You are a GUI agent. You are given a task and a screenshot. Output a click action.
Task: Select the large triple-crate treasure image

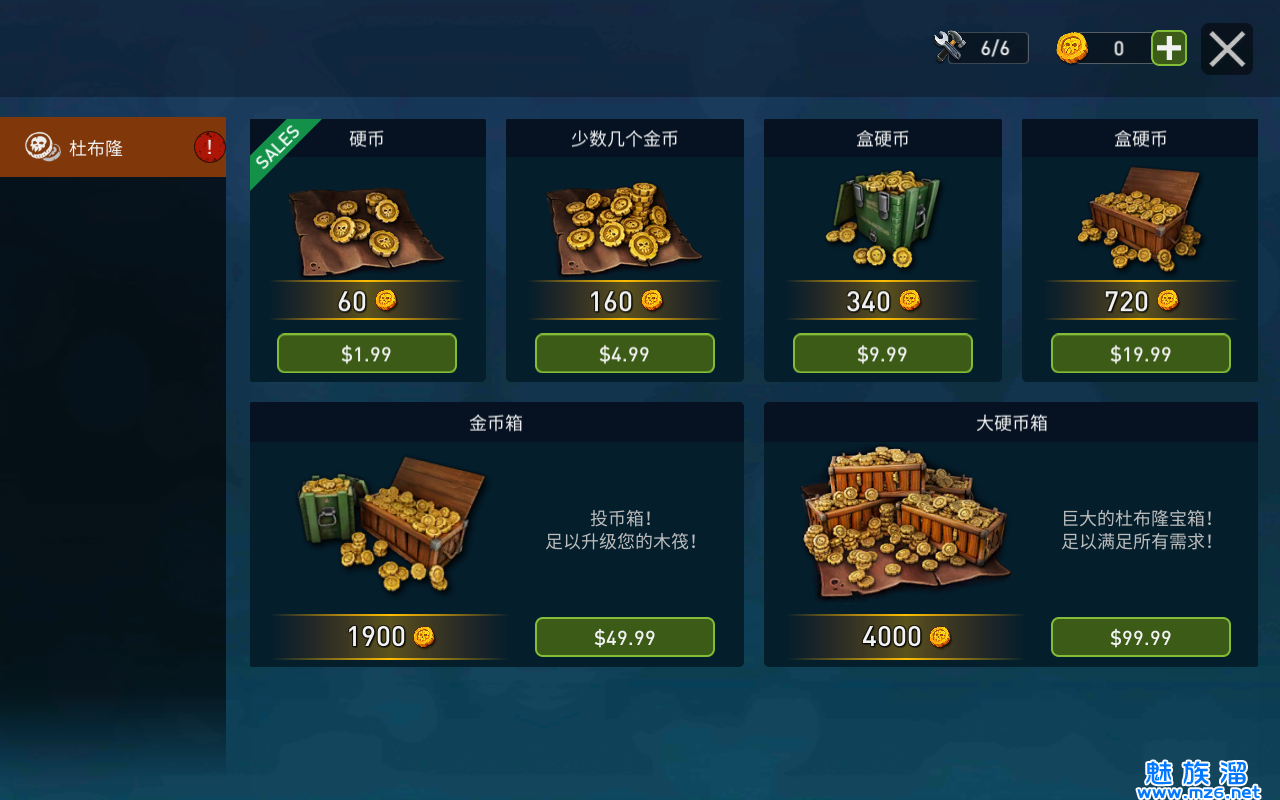tap(905, 523)
